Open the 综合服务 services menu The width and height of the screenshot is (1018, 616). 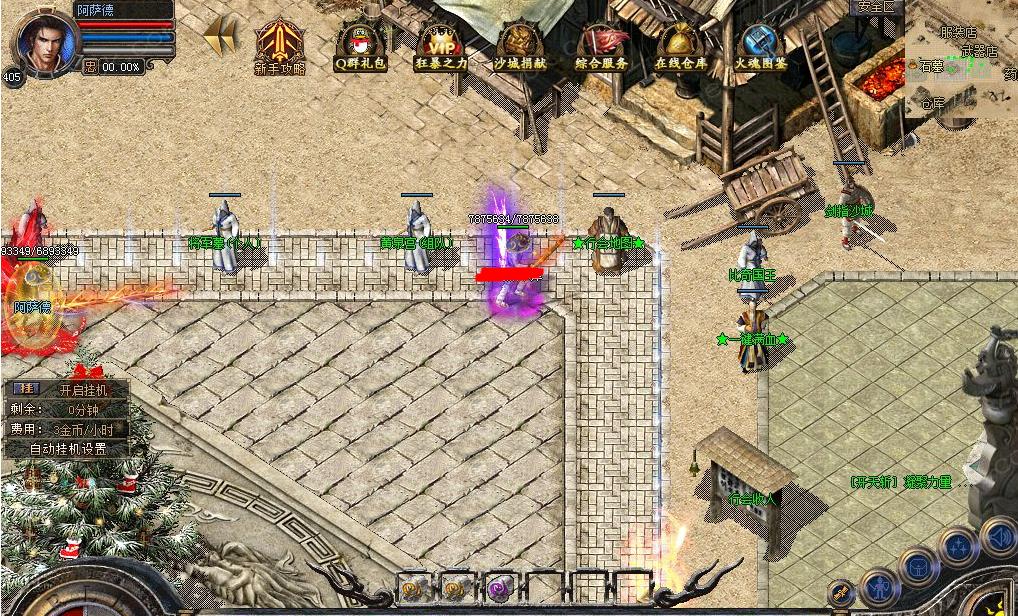(601, 45)
